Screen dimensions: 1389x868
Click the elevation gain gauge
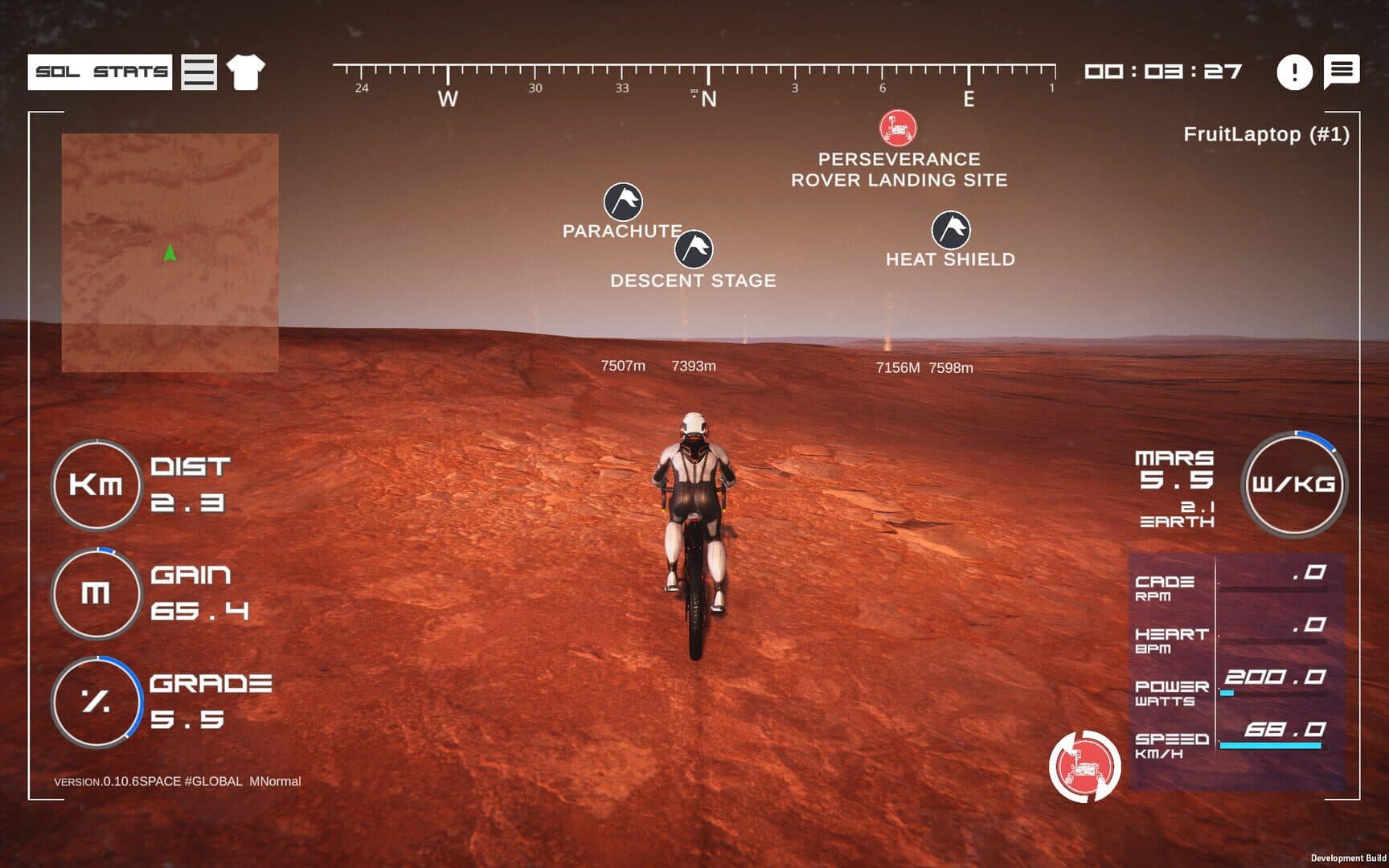tap(96, 593)
